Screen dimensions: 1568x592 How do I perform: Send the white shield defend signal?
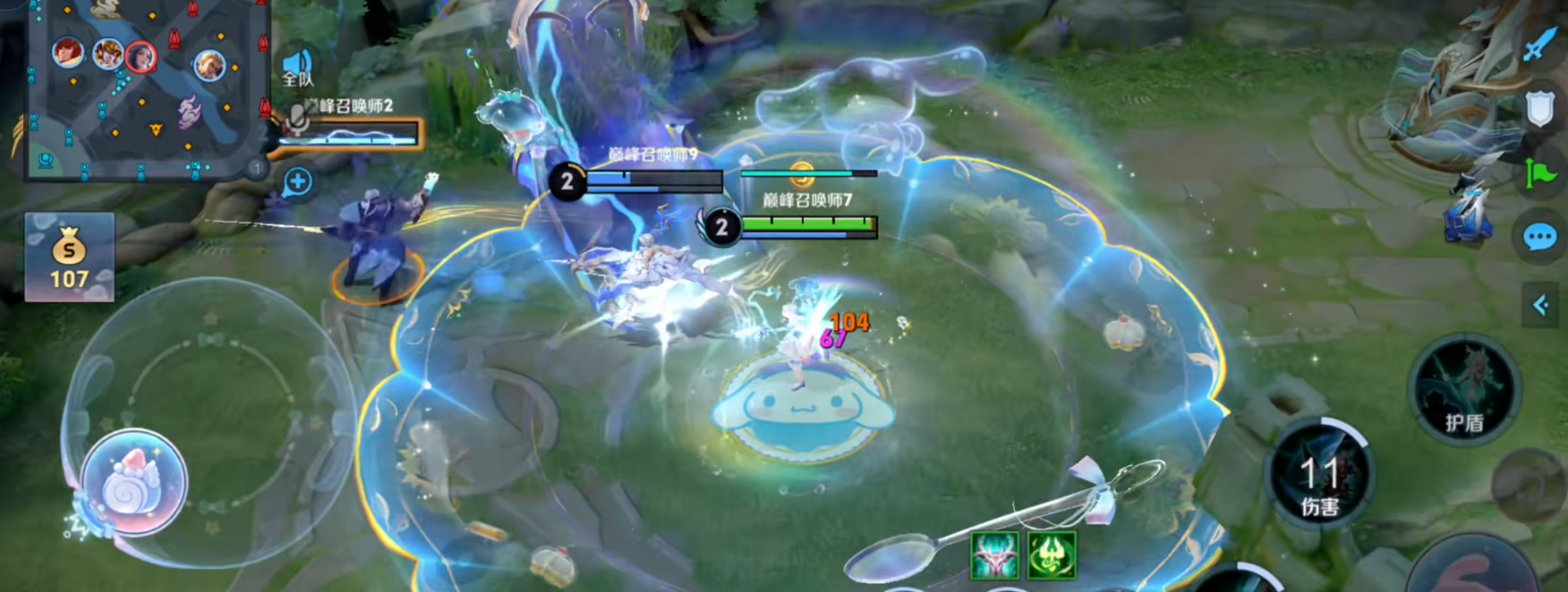[1539, 108]
